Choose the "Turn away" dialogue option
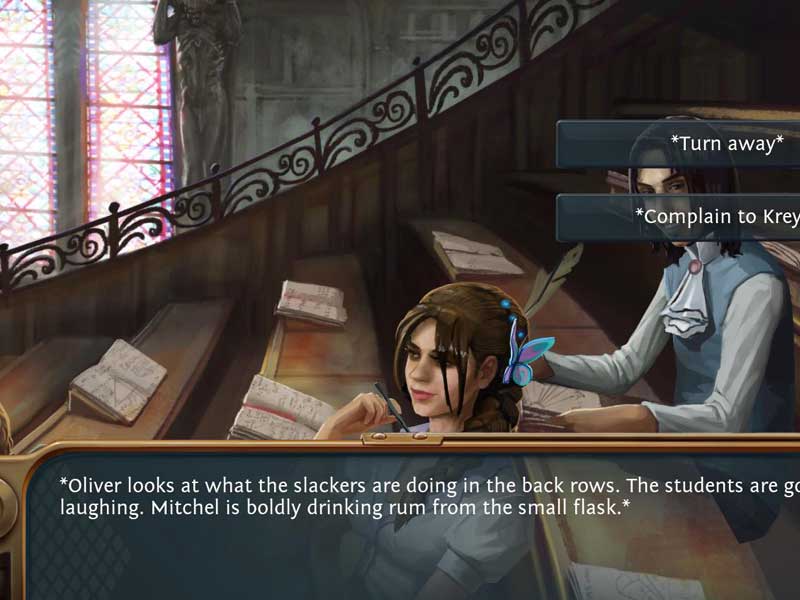This screenshot has height=600, width=800. click(700, 144)
